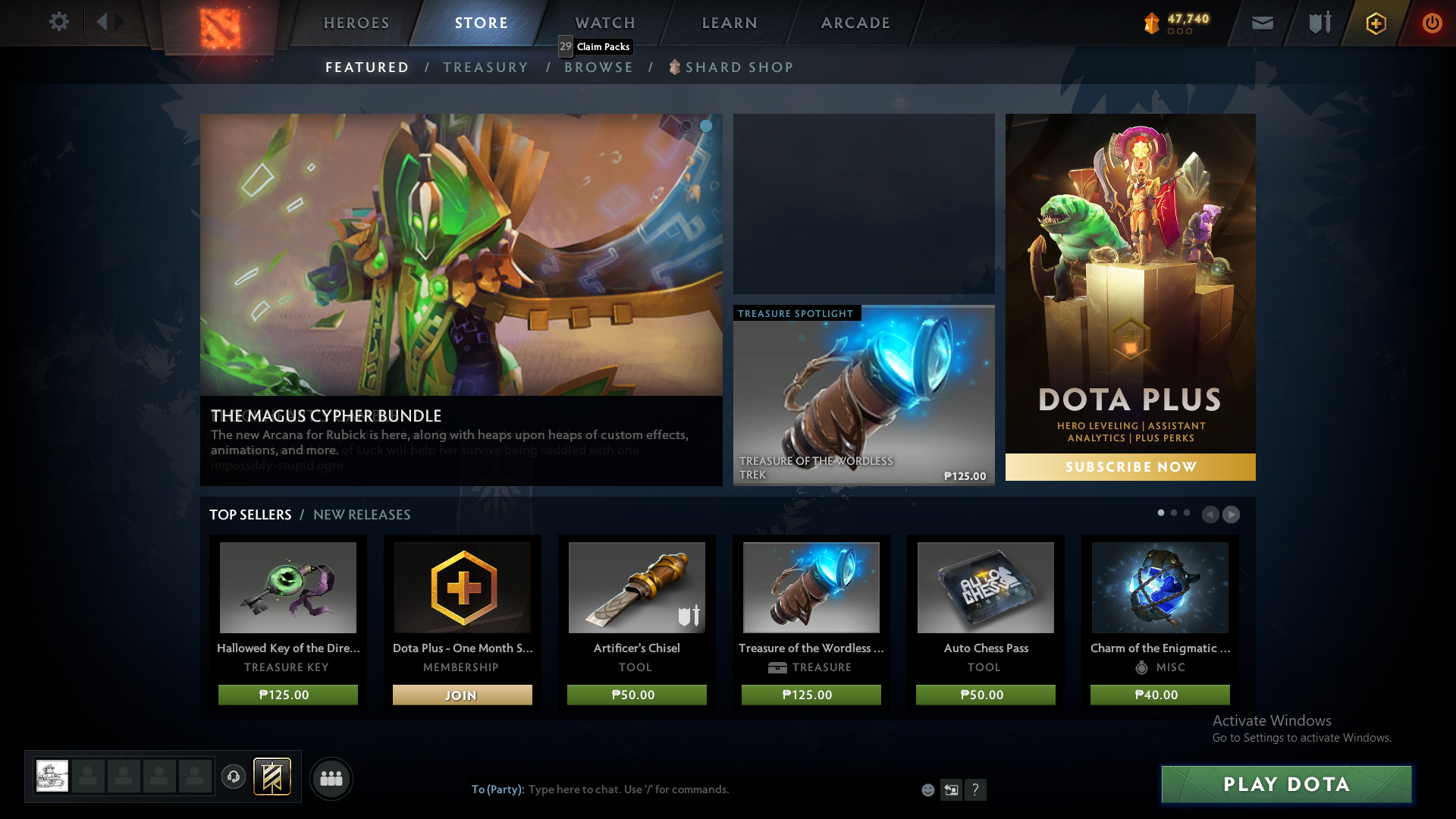This screenshot has width=1456, height=819.
Task: Click the gold Dota Plus hexagon icon
Action: pos(1375,22)
